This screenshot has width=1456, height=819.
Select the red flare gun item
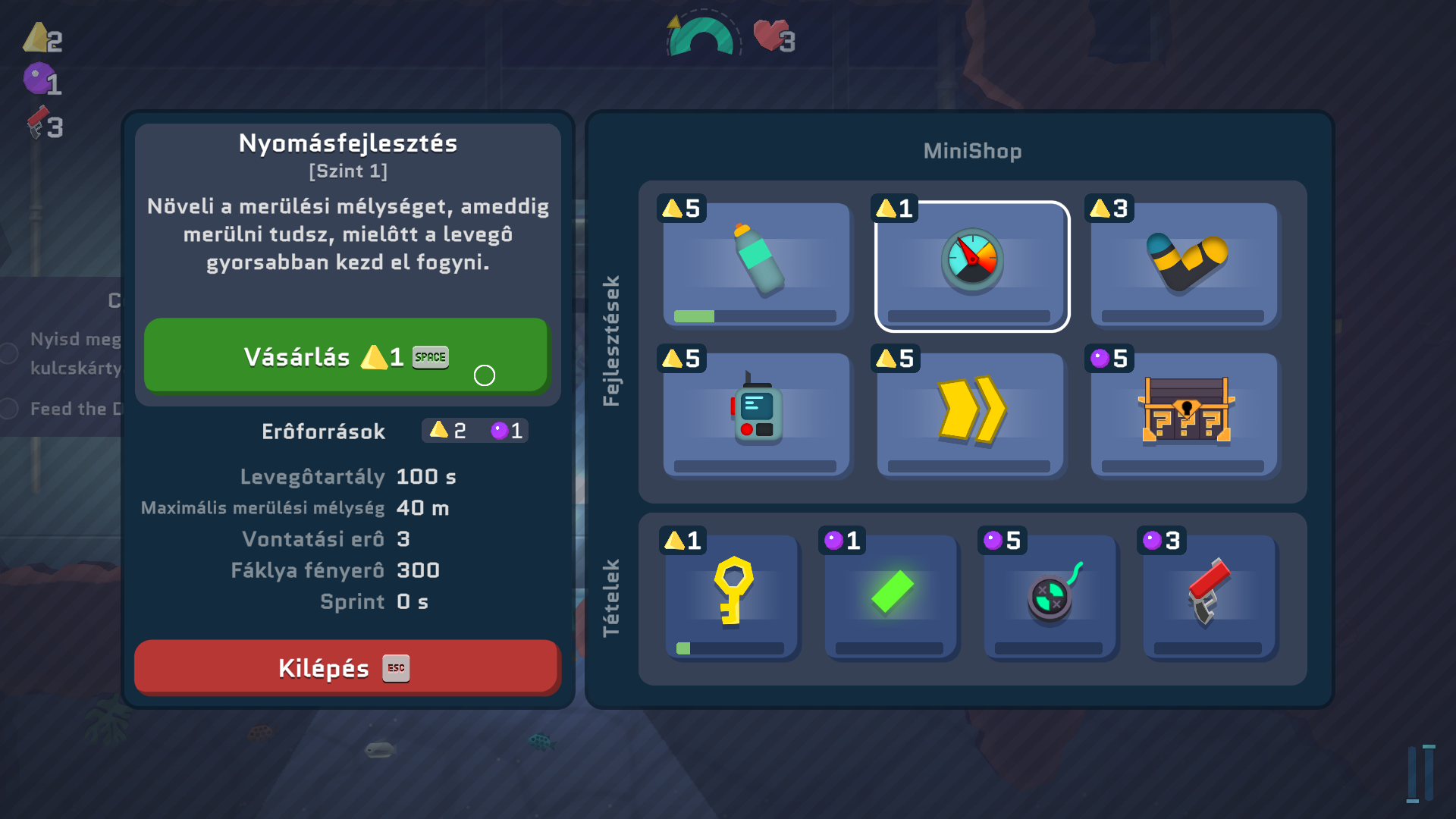pos(1210,595)
